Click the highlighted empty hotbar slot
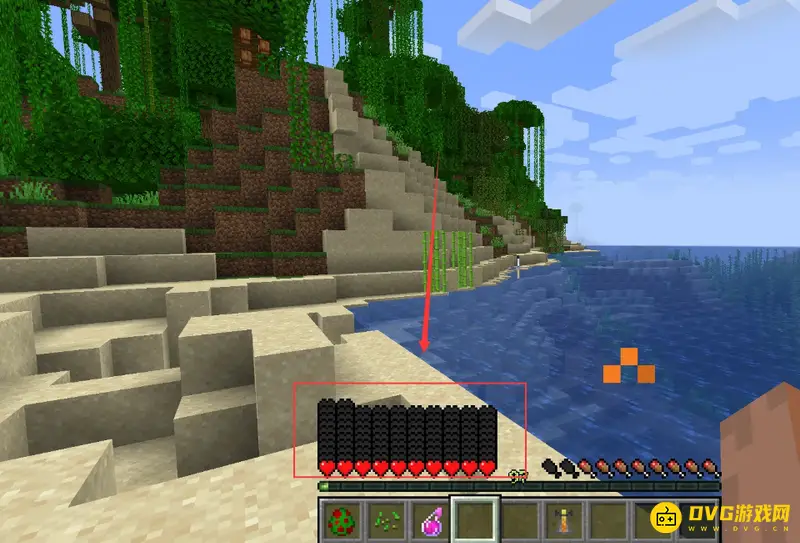 click(474, 520)
